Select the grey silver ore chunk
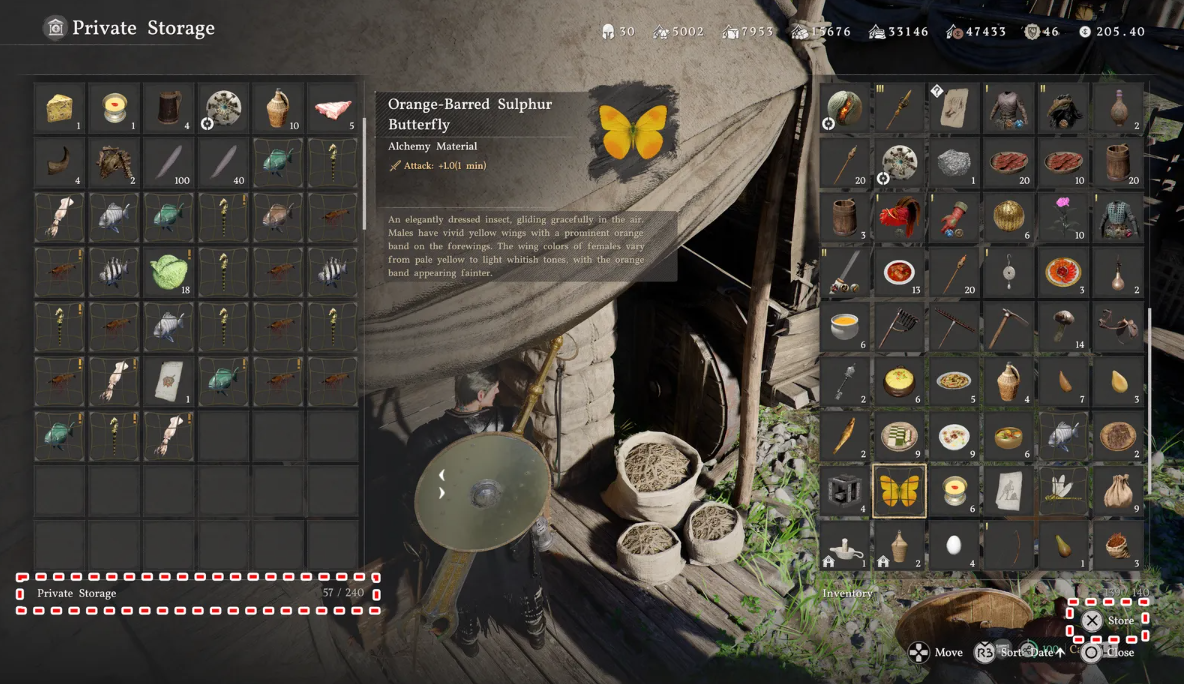Viewport: 1184px width, 684px height. tap(953, 162)
